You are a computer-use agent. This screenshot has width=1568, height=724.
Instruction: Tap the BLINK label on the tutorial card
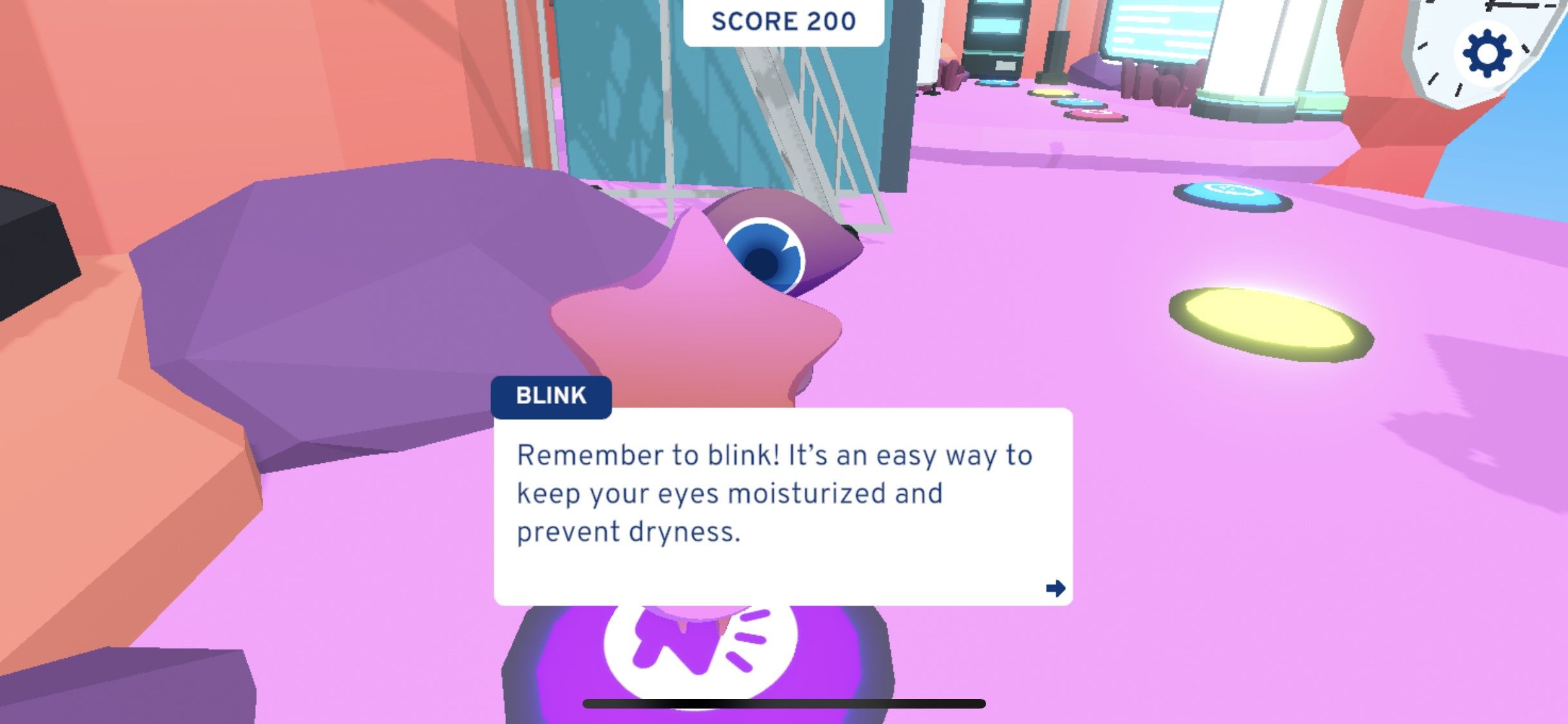(x=550, y=396)
